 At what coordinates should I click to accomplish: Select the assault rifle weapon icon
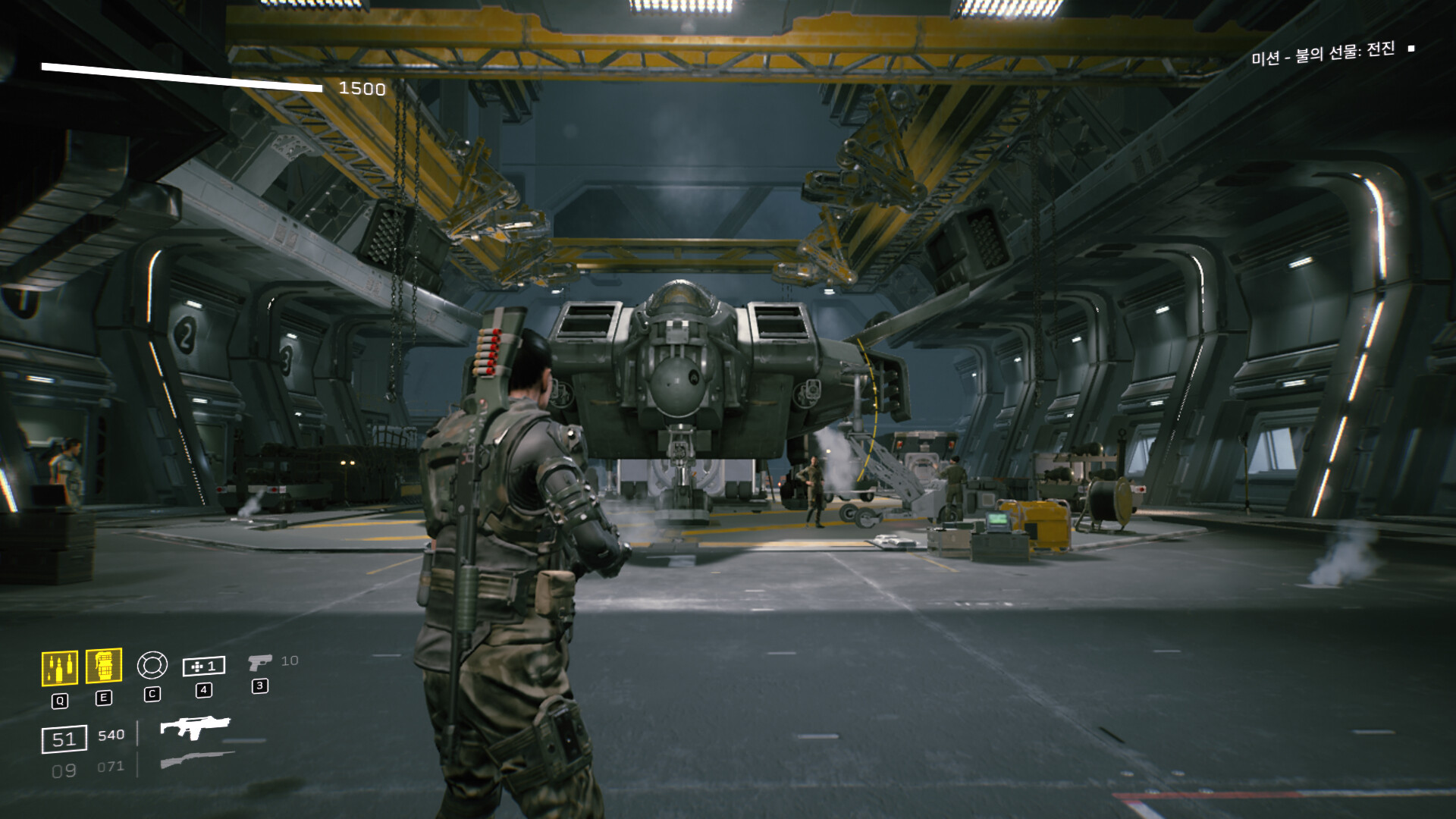[x=195, y=728]
